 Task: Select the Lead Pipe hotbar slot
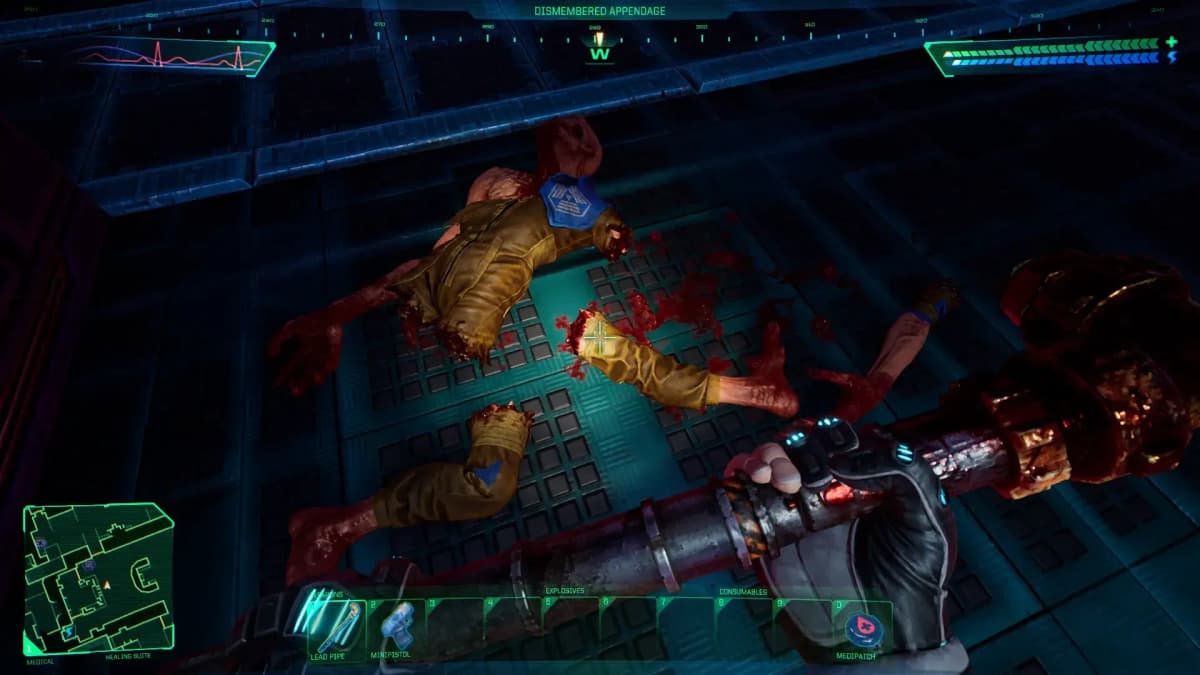pos(336,625)
